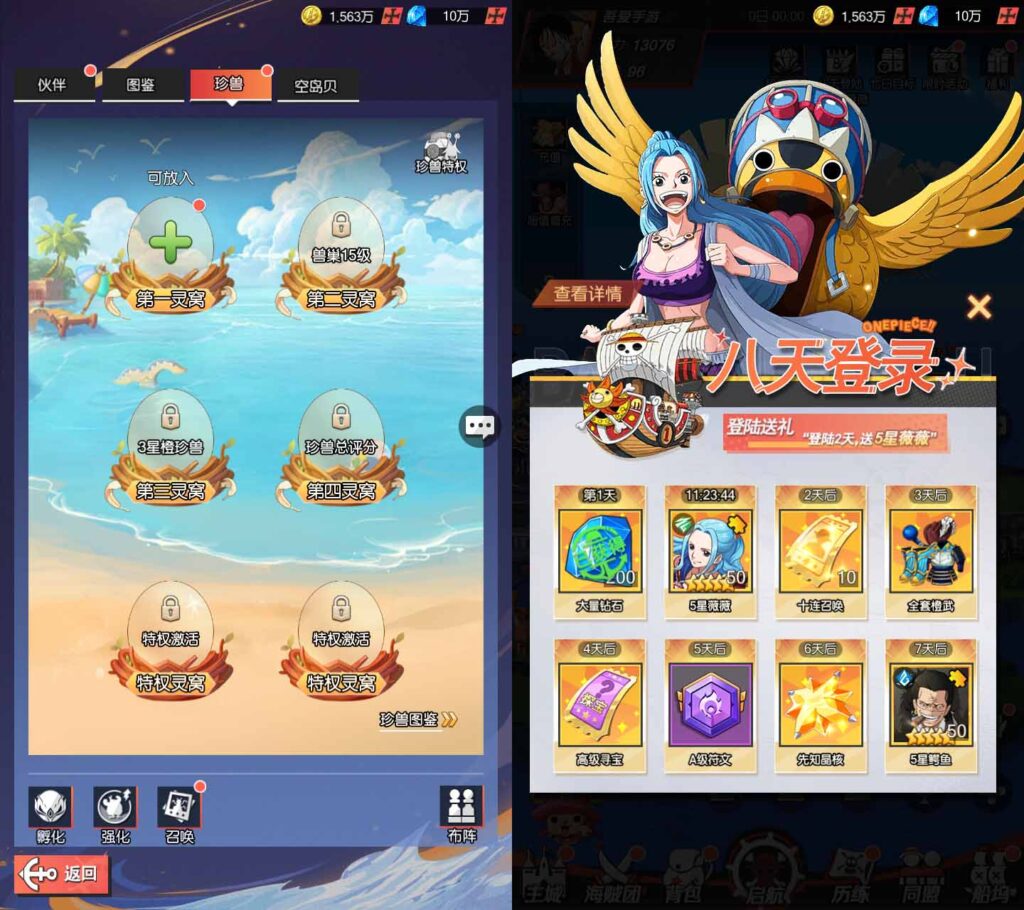Switch to the 伙伴 tab
The height and width of the screenshot is (910, 1024).
(53, 85)
